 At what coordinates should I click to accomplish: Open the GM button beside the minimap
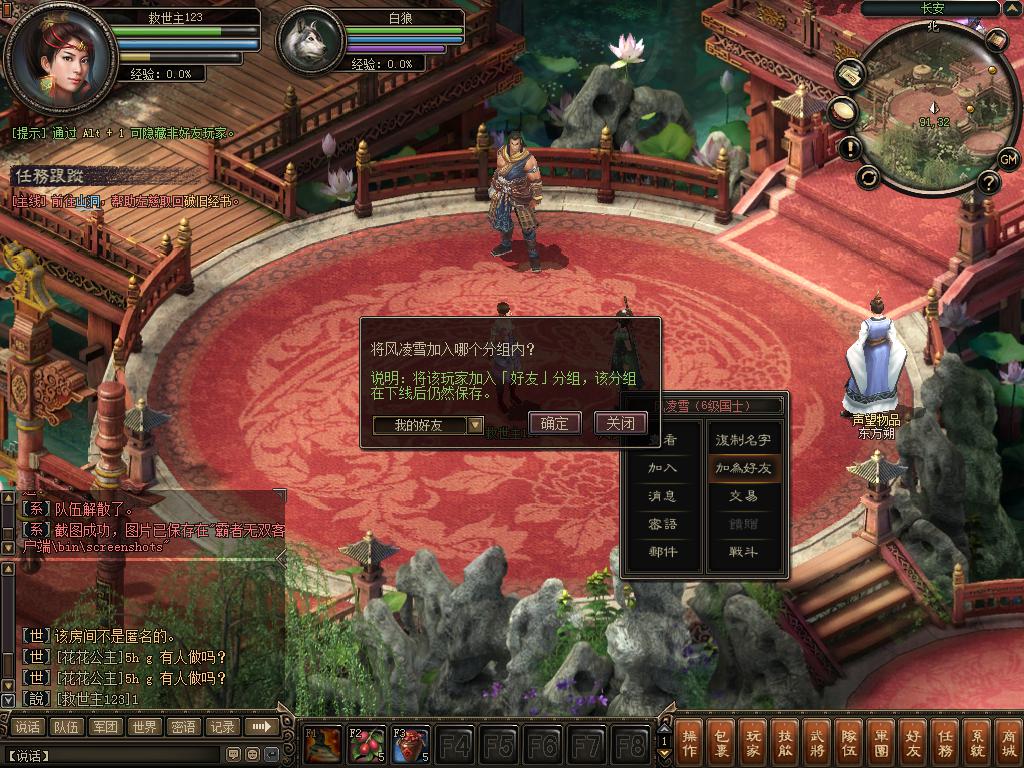tap(1008, 159)
